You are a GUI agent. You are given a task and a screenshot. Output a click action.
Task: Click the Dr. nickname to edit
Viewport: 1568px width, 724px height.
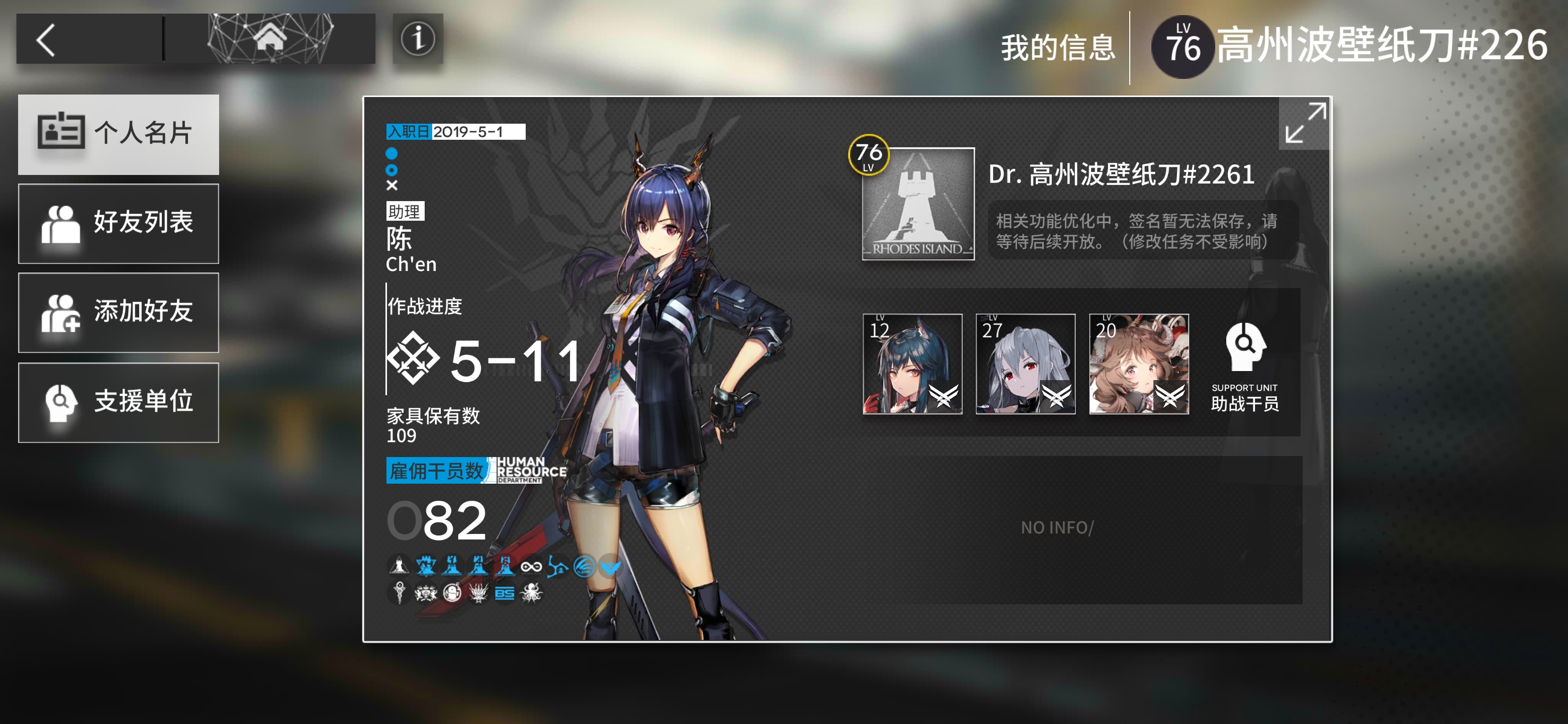(x=1121, y=175)
